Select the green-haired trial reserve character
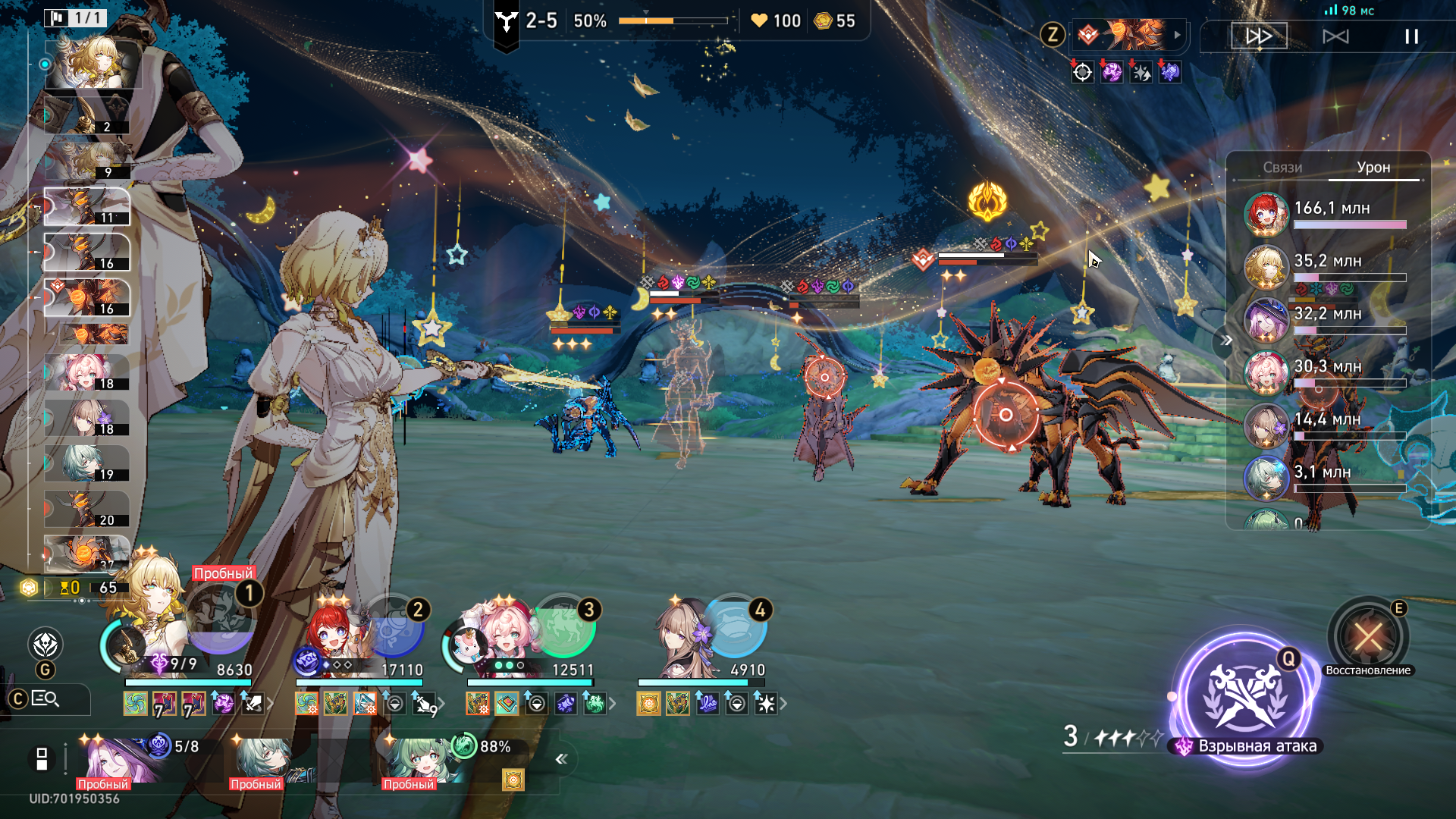 pyautogui.click(x=417, y=761)
